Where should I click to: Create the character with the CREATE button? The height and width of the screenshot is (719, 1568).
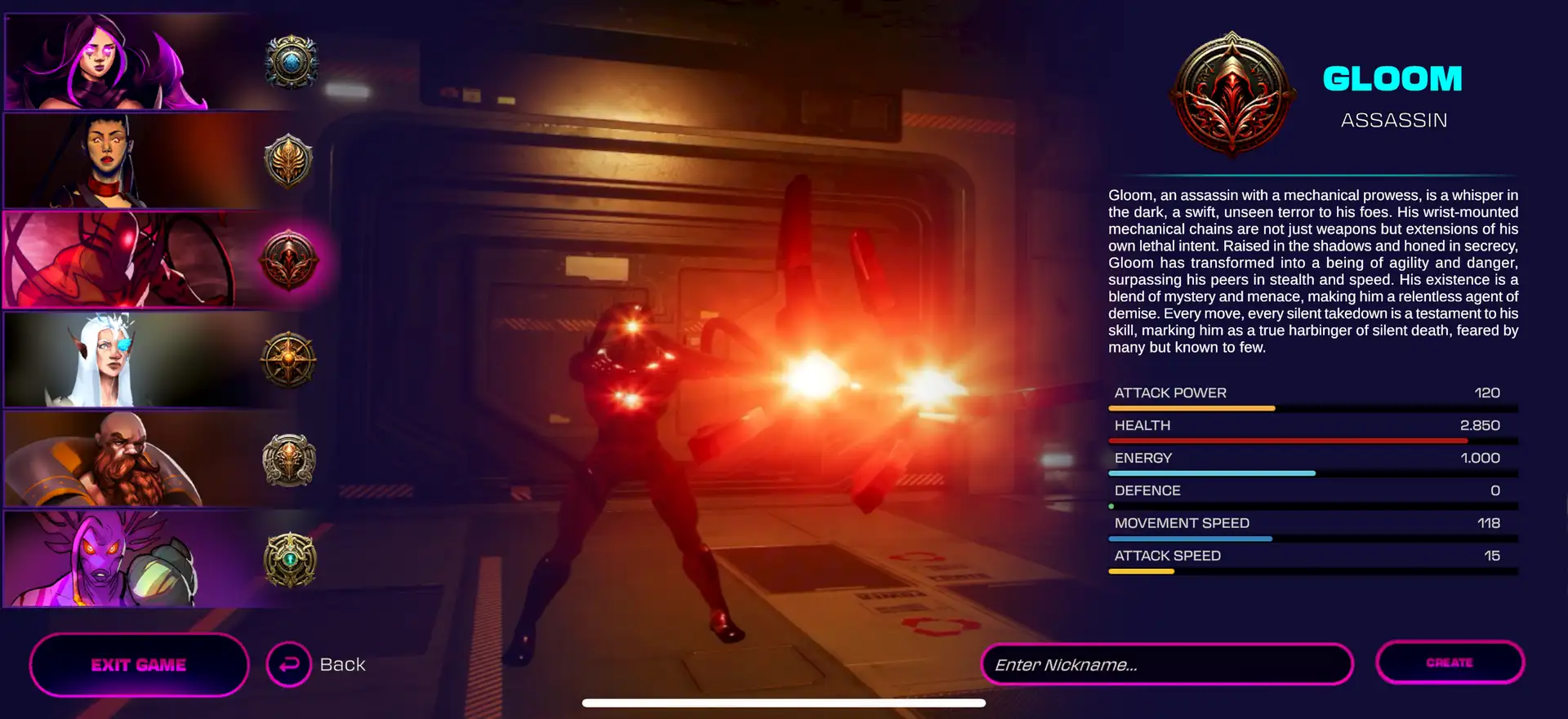click(x=1450, y=663)
